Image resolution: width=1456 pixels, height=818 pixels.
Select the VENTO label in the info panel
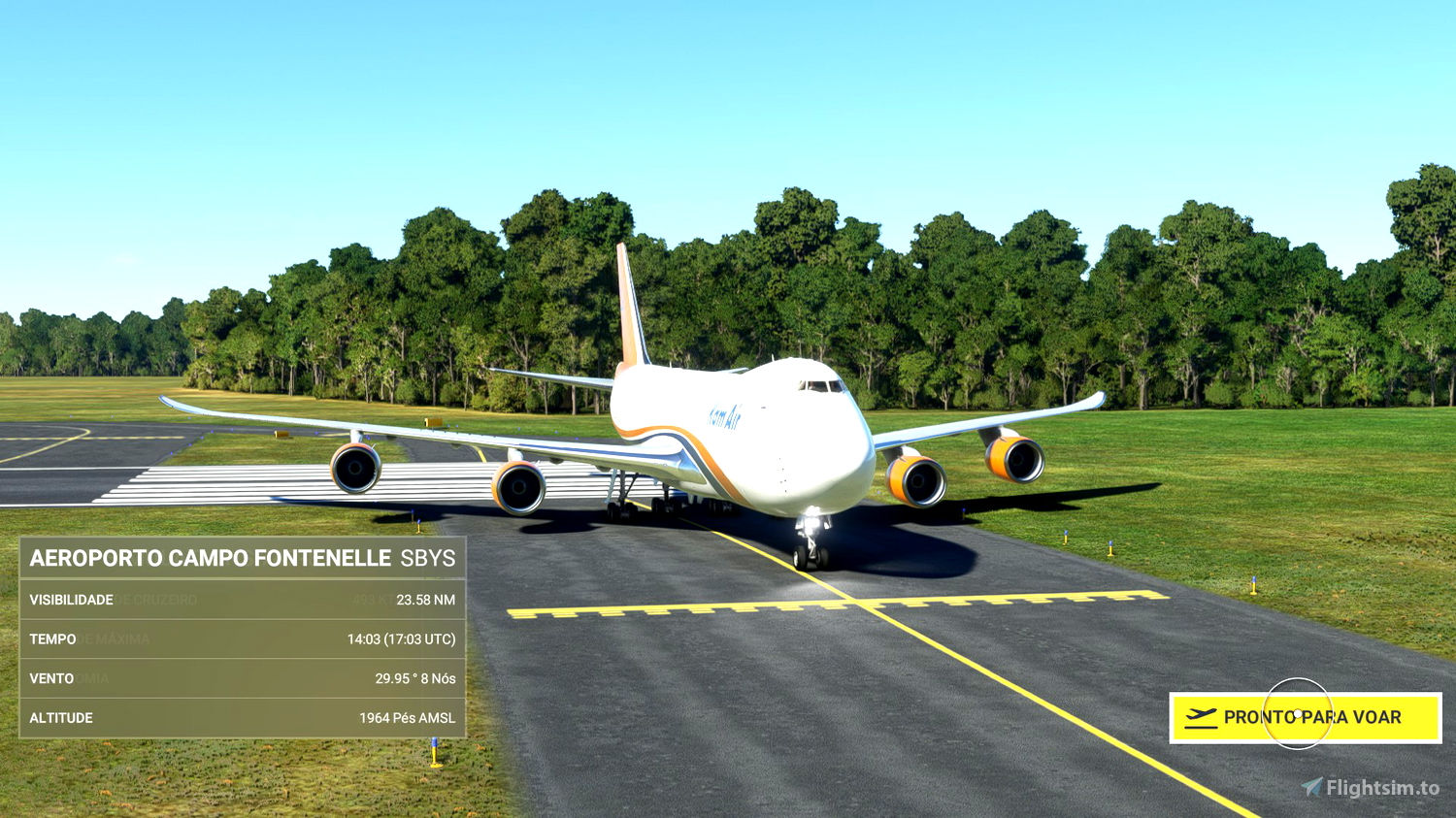tap(52, 678)
